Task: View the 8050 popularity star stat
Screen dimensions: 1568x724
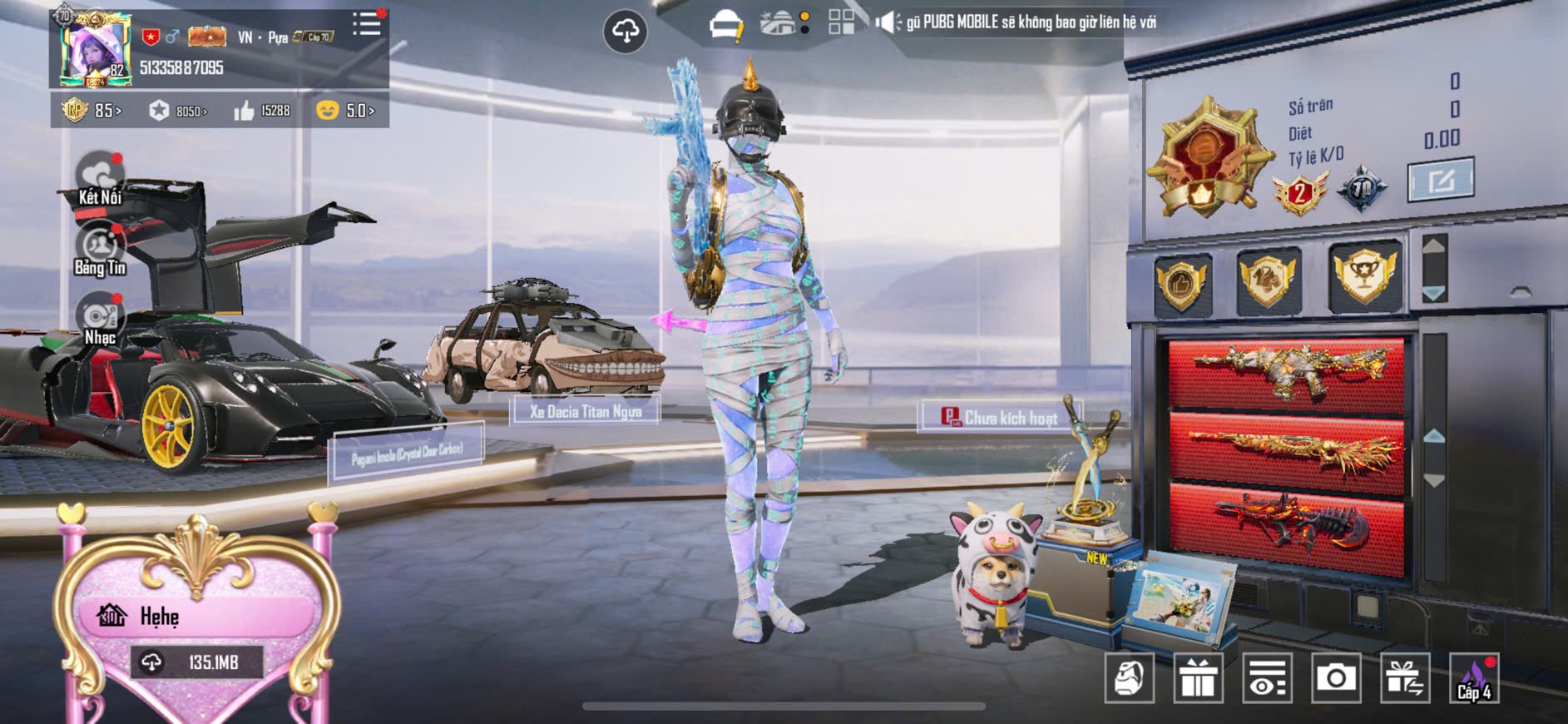Action: (178, 111)
